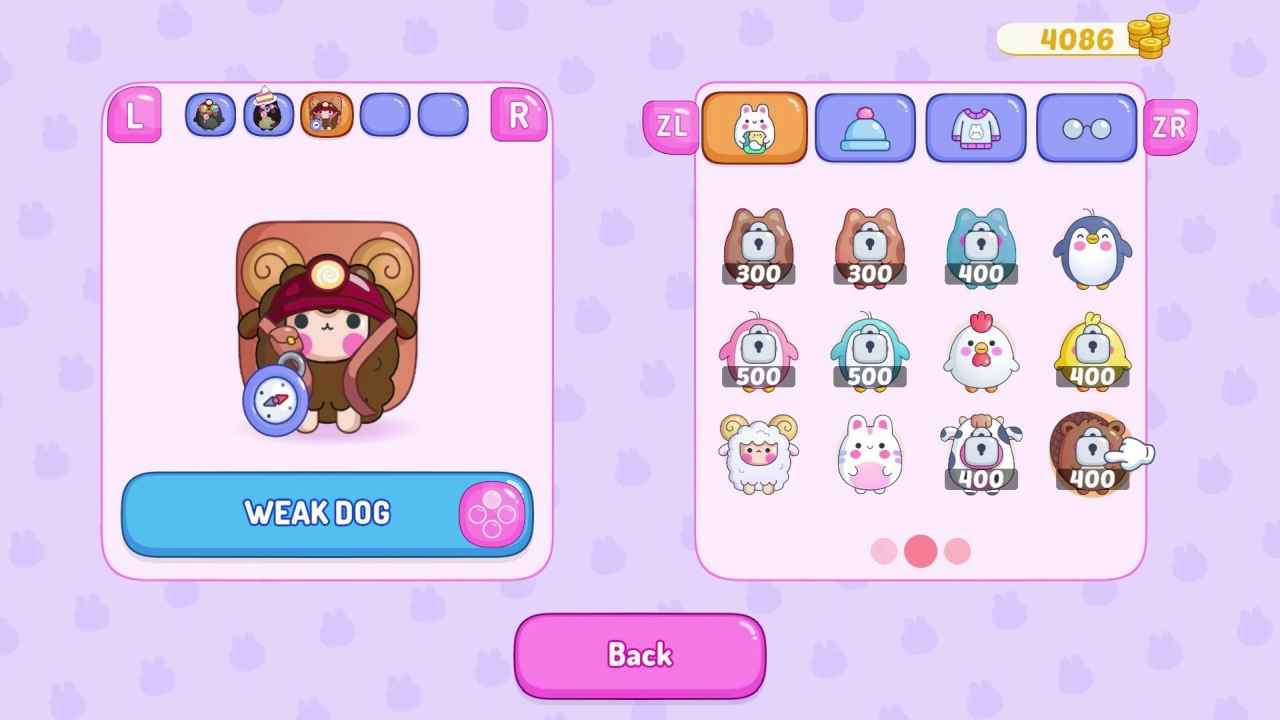Unlock the lion costume for 400 coins
The height and width of the screenshot is (720, 1280).
[x=1093, y=455]
